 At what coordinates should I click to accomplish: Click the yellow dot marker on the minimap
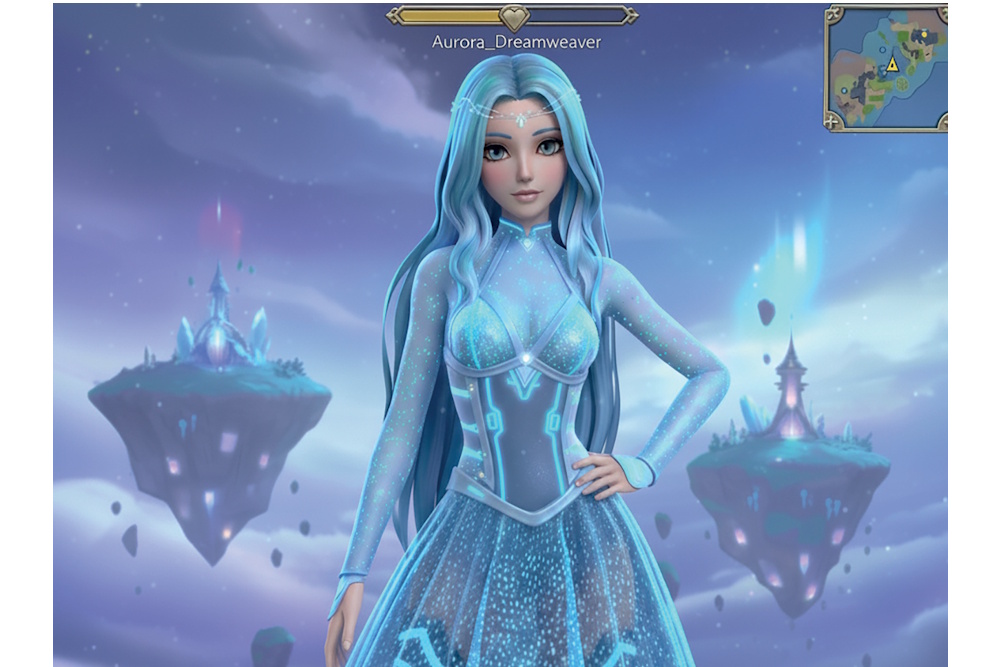[924, 34]
